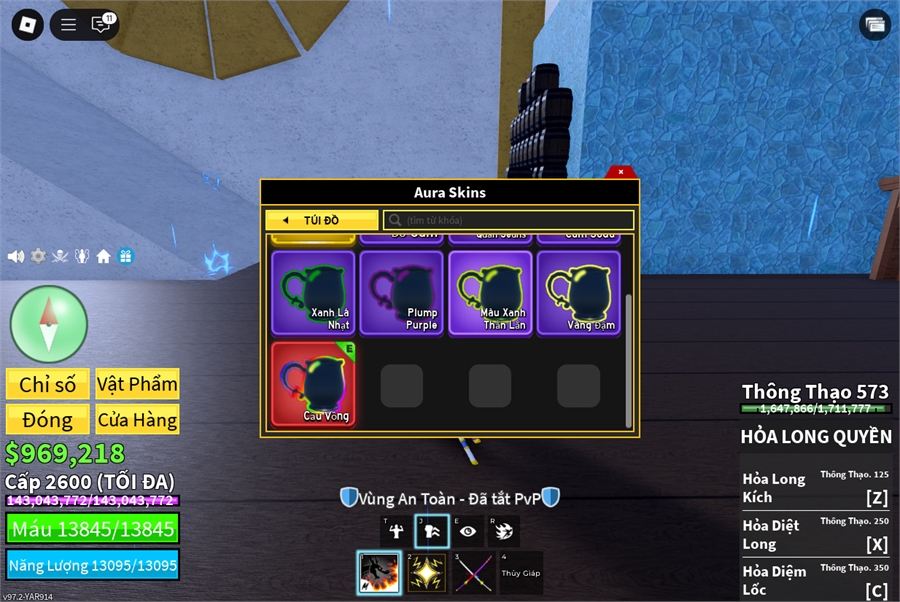The image size is (900, 602).
Task: Open the Roblox main menu logo
Action: pyautogui.click(x=27, y=24)
